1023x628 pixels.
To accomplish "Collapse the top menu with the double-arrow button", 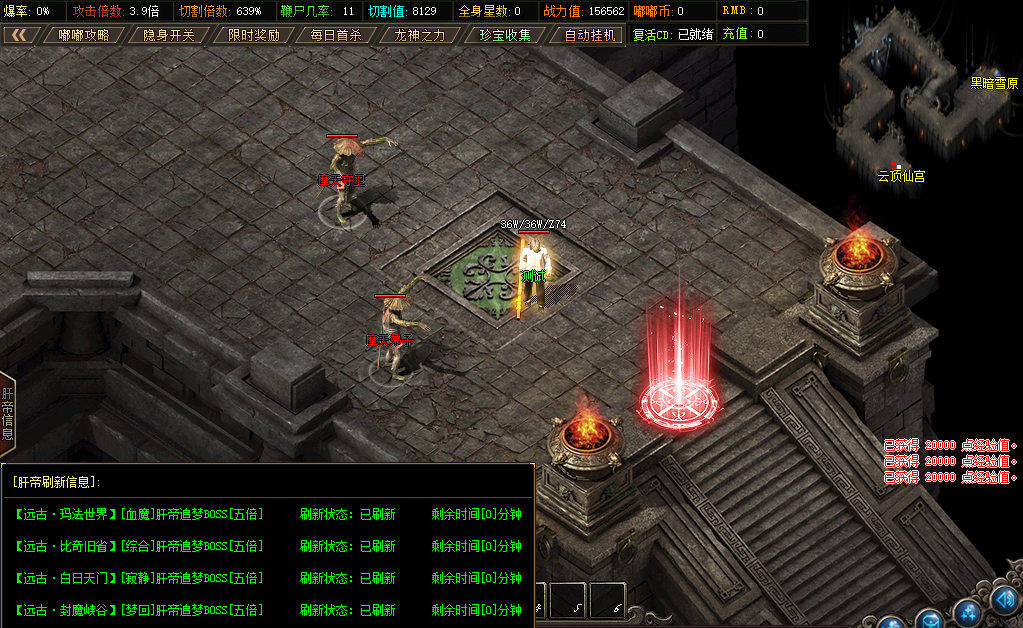I will [19, 35].
